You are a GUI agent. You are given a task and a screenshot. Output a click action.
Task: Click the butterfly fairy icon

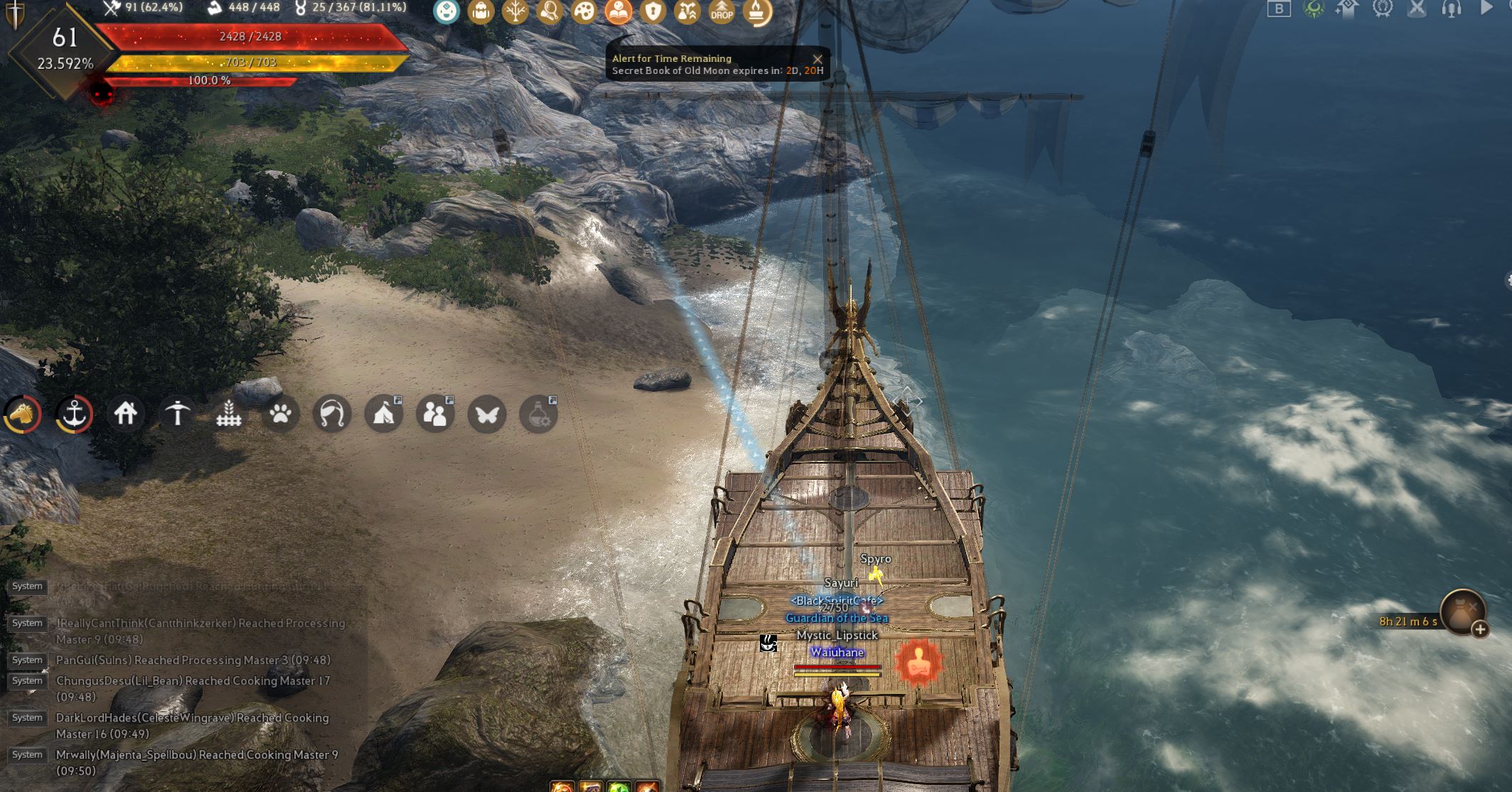[486, 414]
